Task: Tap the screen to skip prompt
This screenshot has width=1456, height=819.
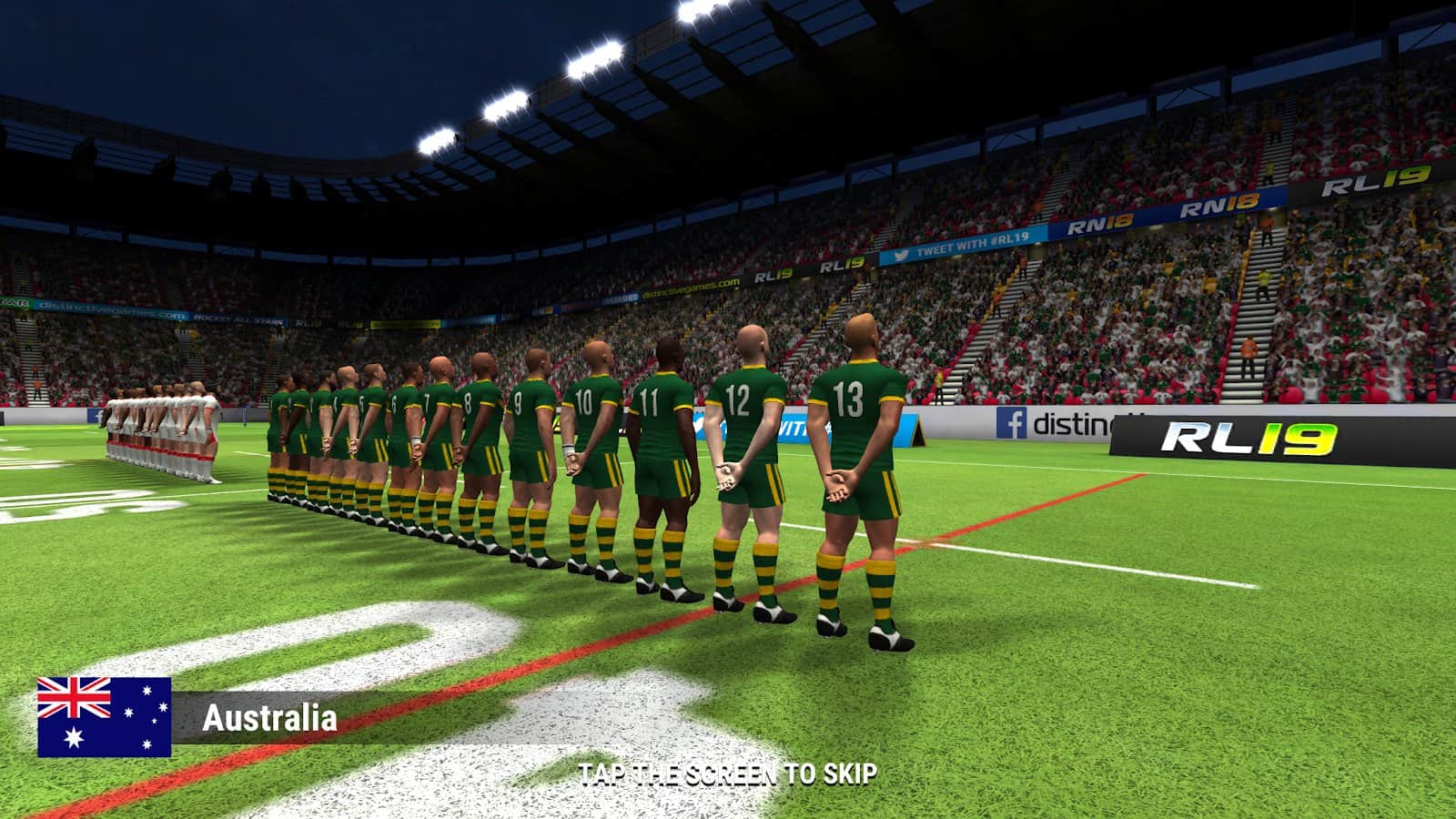Action: pyautogui.click(x=727, y=774)
